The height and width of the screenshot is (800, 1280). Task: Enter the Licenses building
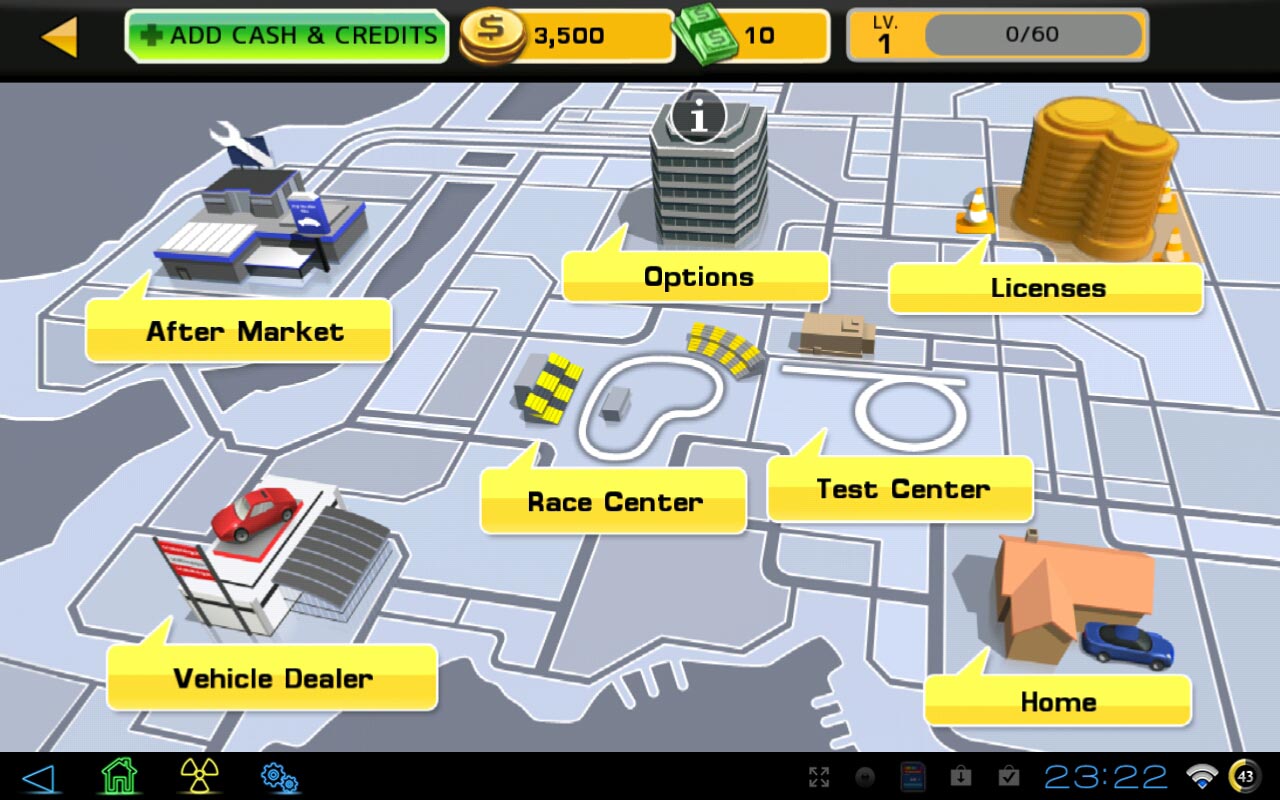tap(1046, 288)
